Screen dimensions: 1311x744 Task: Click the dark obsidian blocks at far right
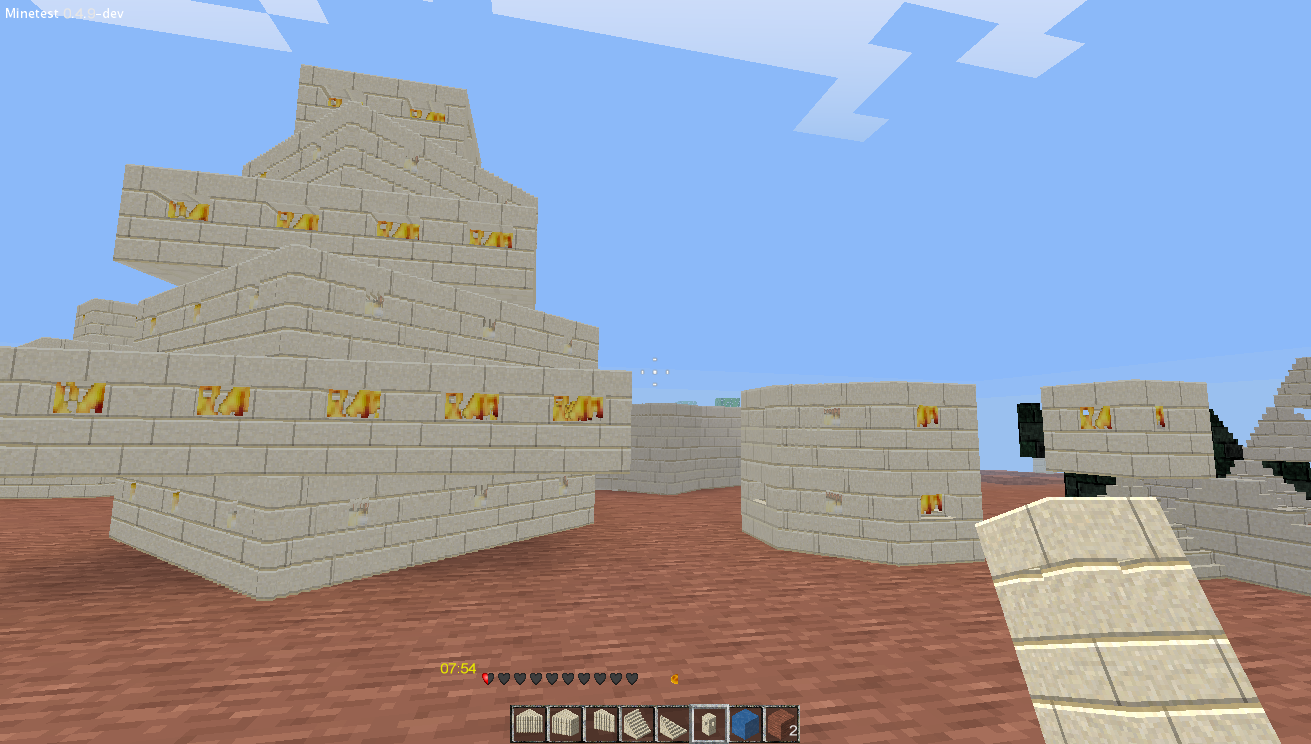coord(1225,440)
